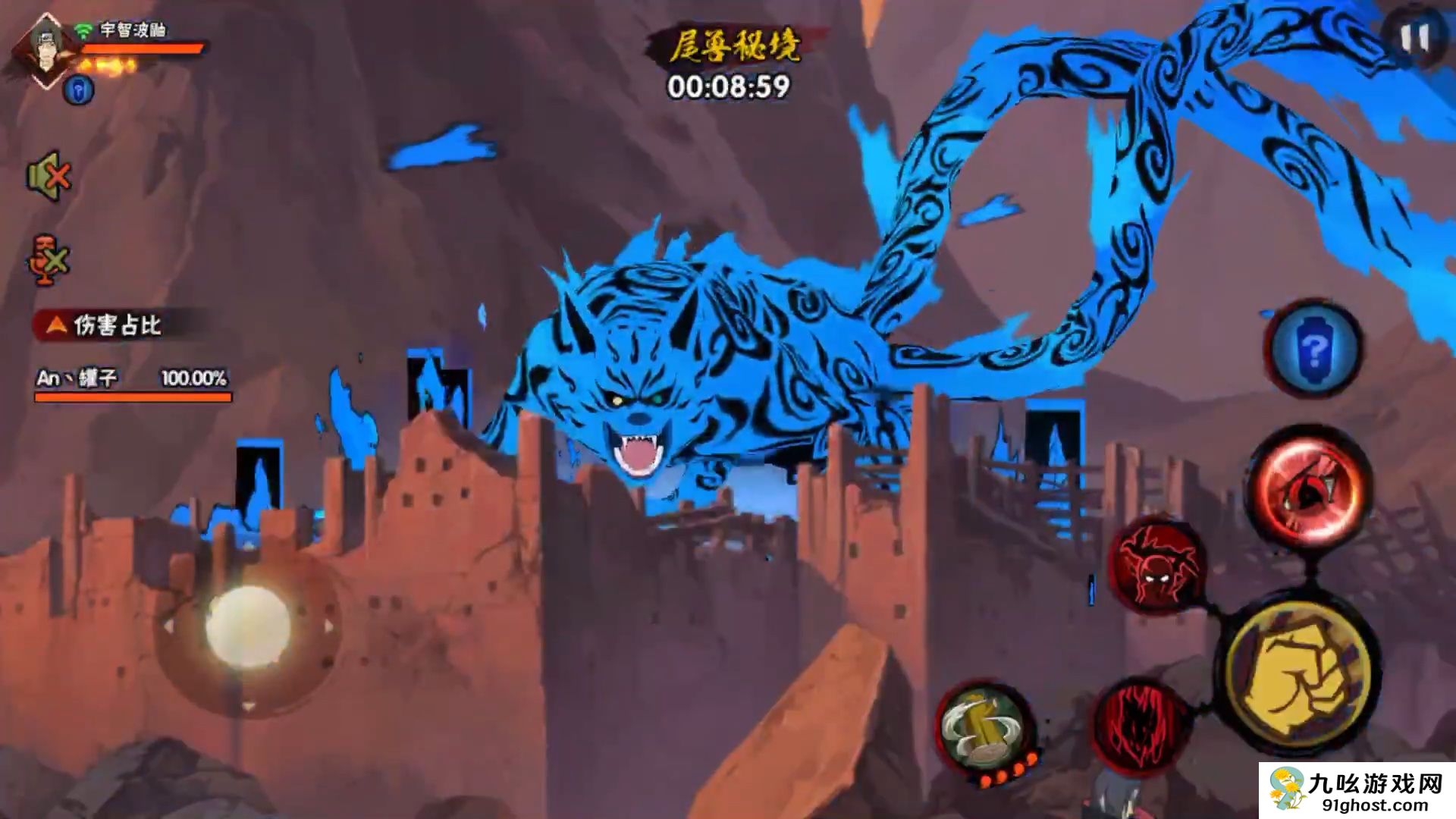Select the Uchiha Itachi player portrait
The width and height of the screenshot is (1456, 819).
[47, 49]
